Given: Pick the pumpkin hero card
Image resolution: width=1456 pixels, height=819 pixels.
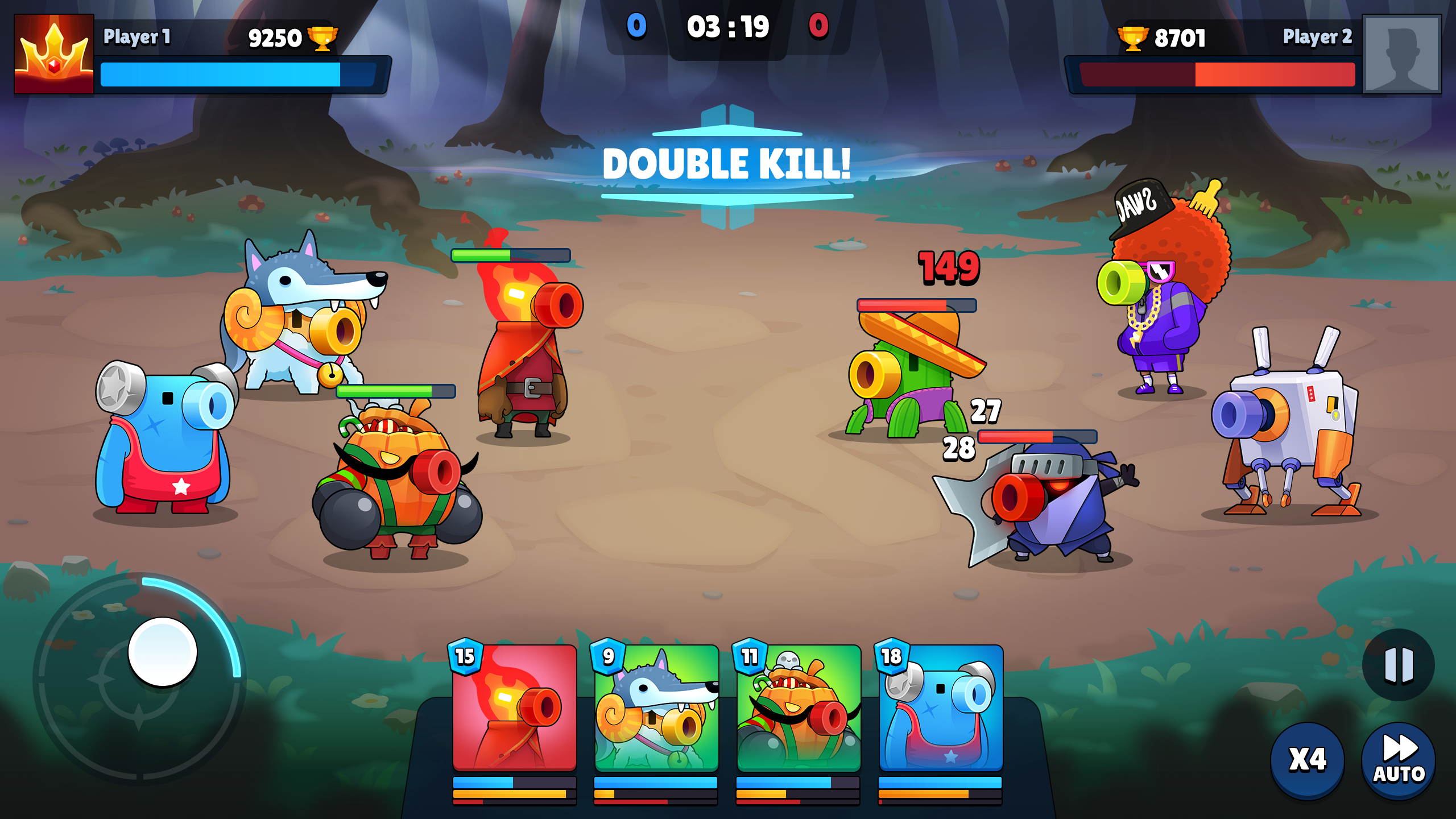Looking at the screenshot, I should click(x=799, y=708).
